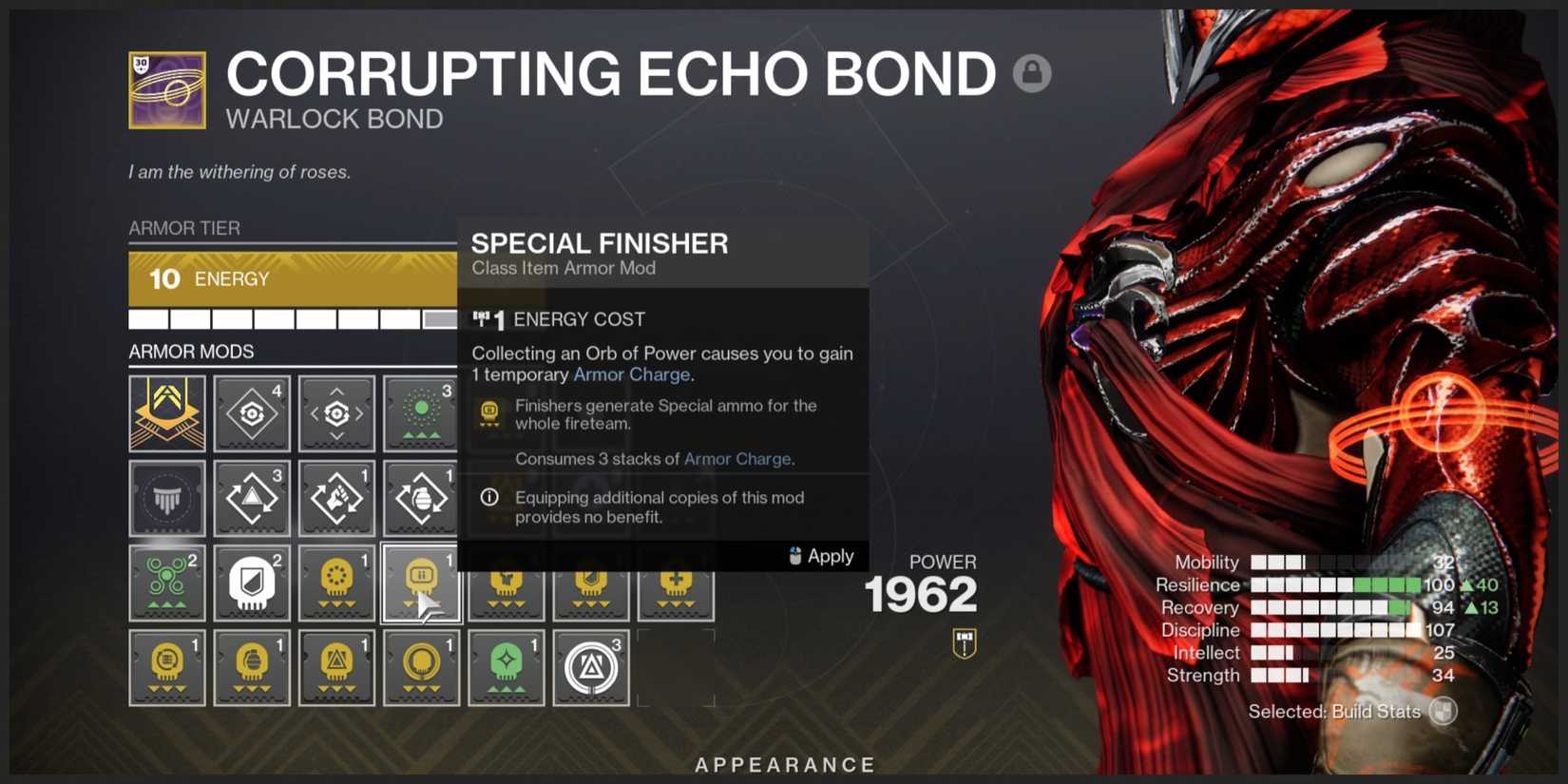Select the green dotted healing mod
This screenshot has width=1568, height=784.
pos(422,412)
